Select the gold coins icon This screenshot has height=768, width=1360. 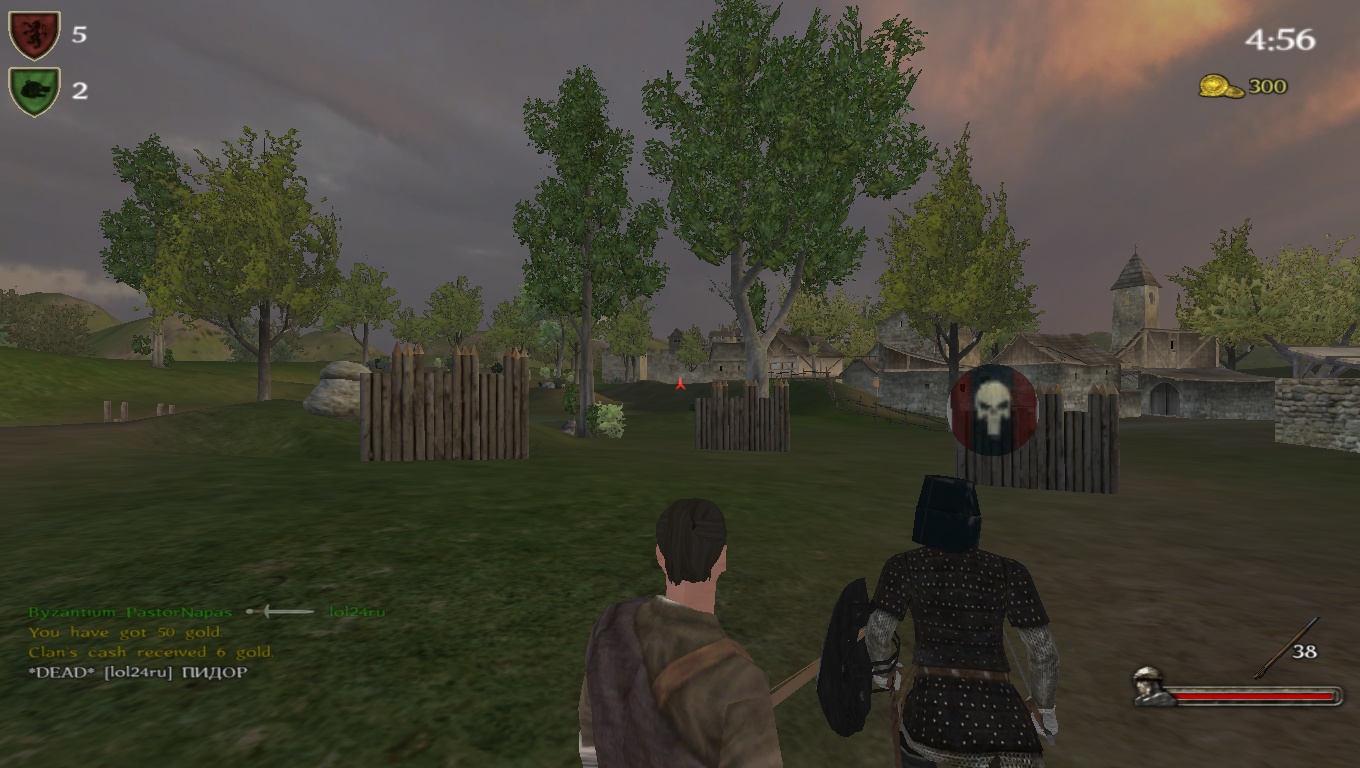(x=1220, y=86)
